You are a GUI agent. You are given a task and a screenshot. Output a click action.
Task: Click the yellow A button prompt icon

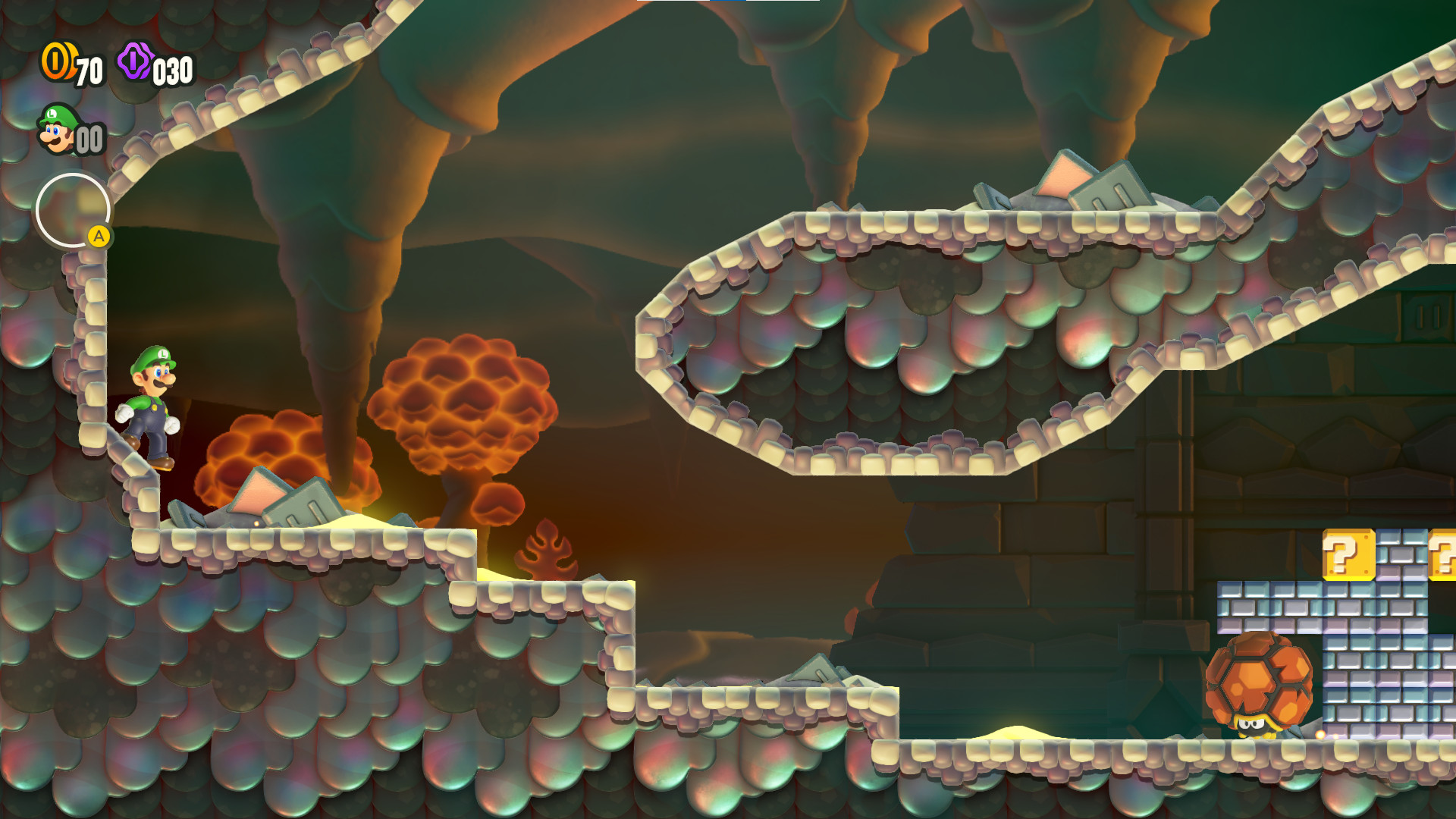[99, 237]
